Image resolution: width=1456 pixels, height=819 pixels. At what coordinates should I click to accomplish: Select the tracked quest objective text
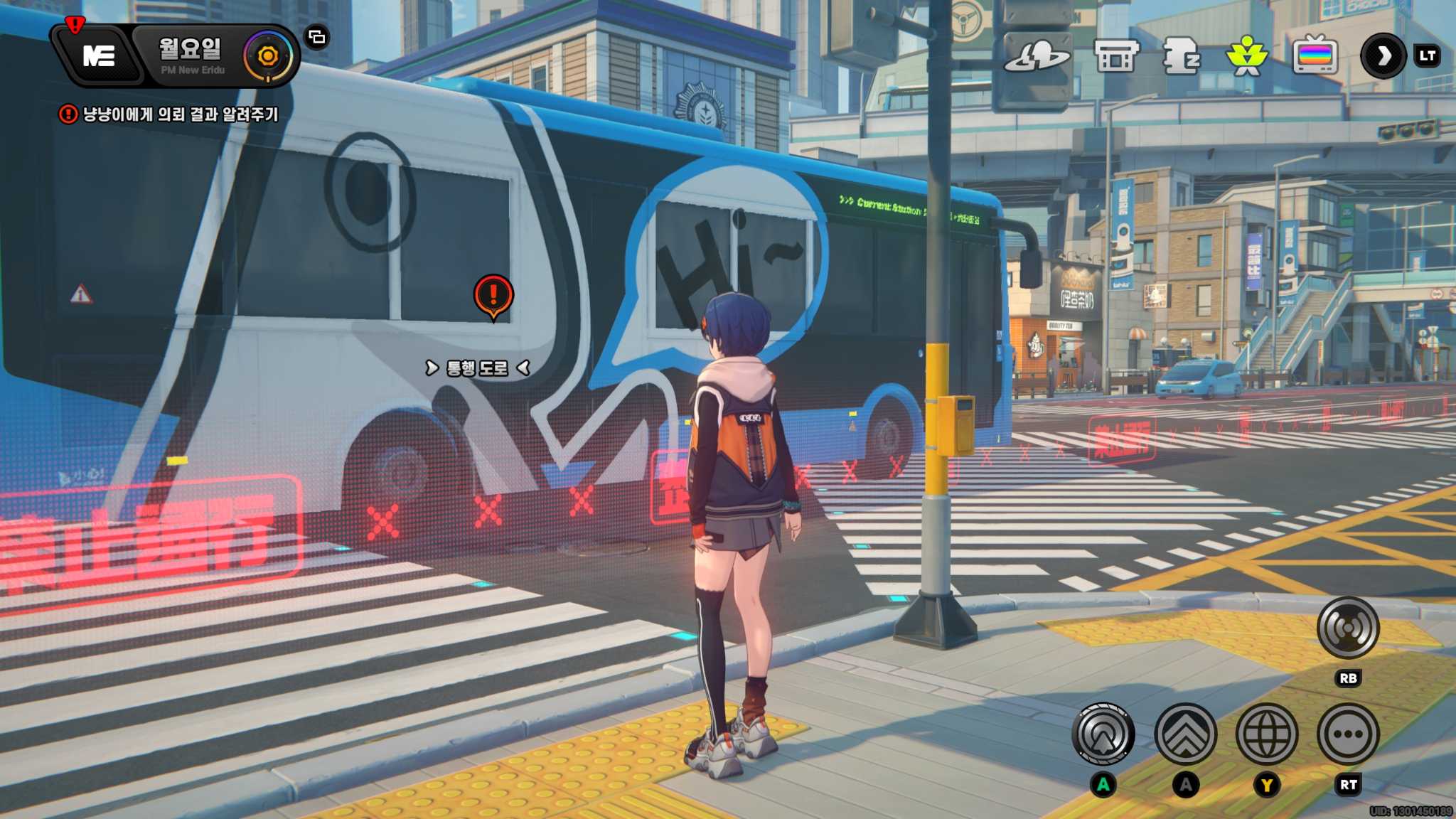point(180,114)
